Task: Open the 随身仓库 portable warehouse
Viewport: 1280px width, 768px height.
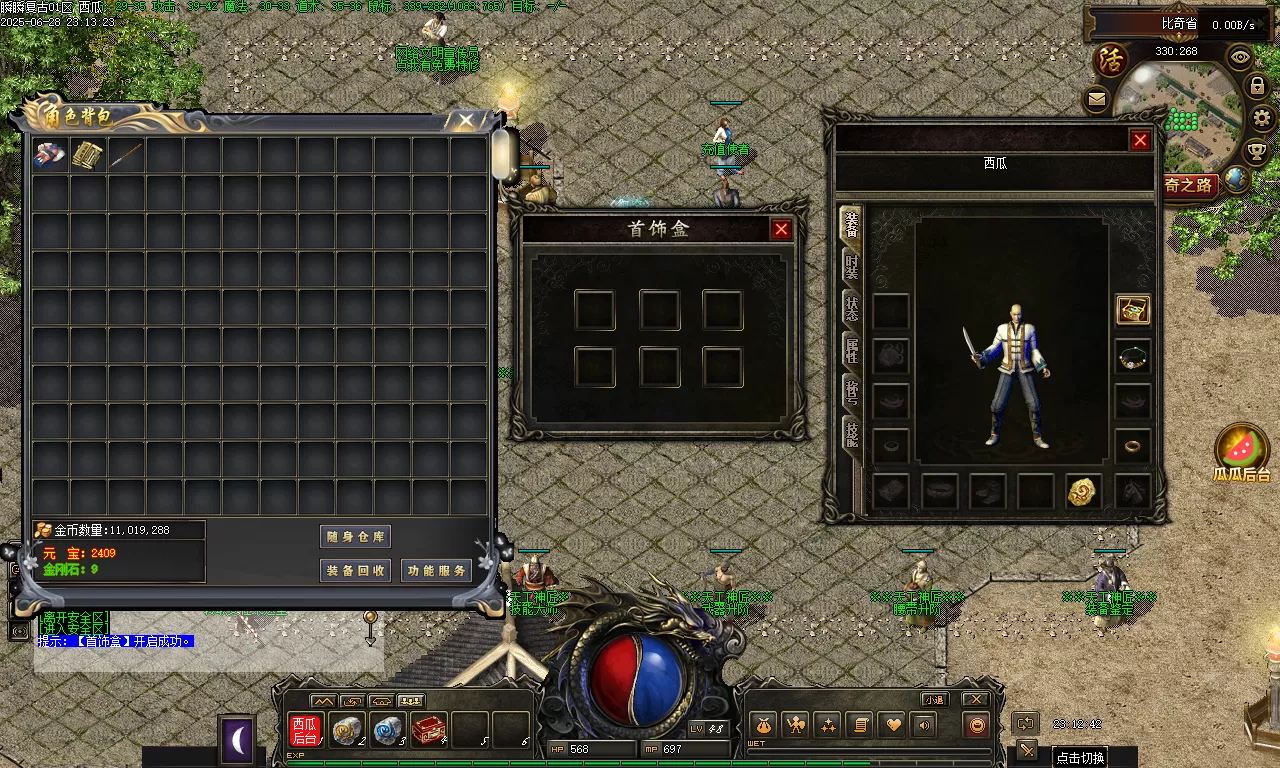Action: pos(355,537)
